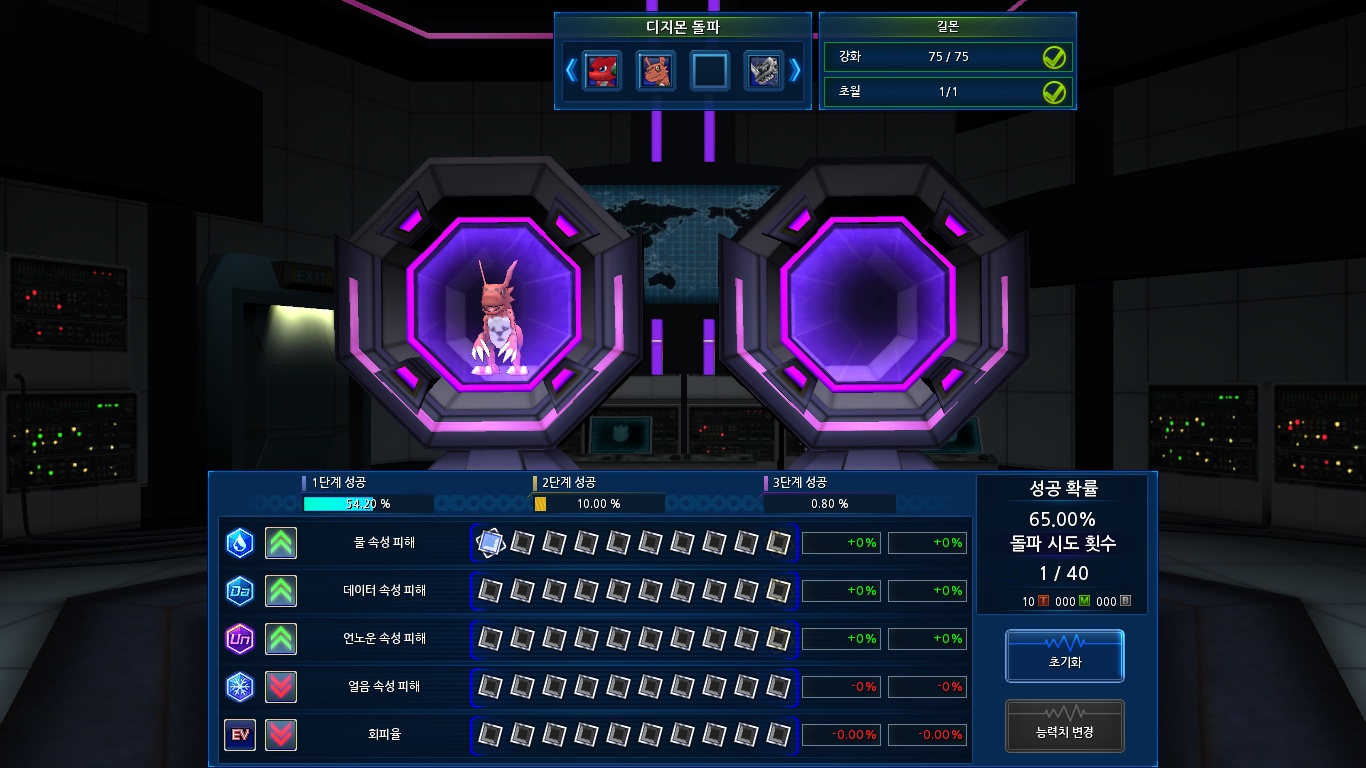Click the 초월 1/1 requirement row
1366x768 pixels.
point(947,92)
